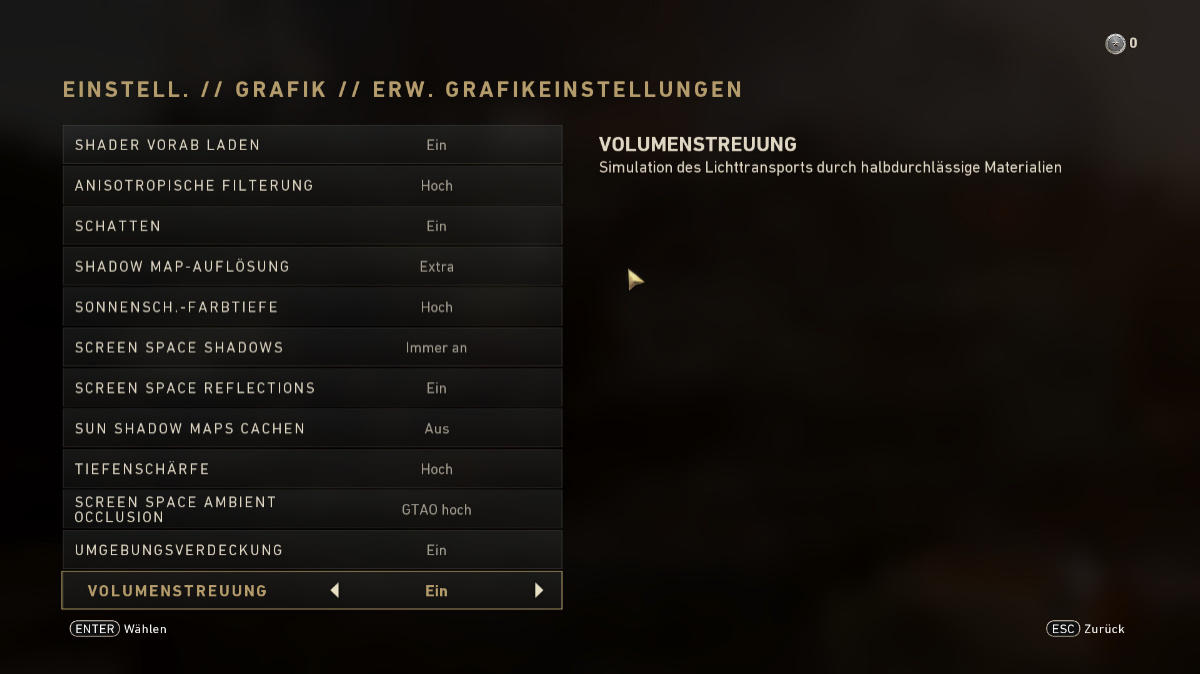Click the right arrow for Volumenstreuung
The image size is (1200, 674).
[539, 591]
